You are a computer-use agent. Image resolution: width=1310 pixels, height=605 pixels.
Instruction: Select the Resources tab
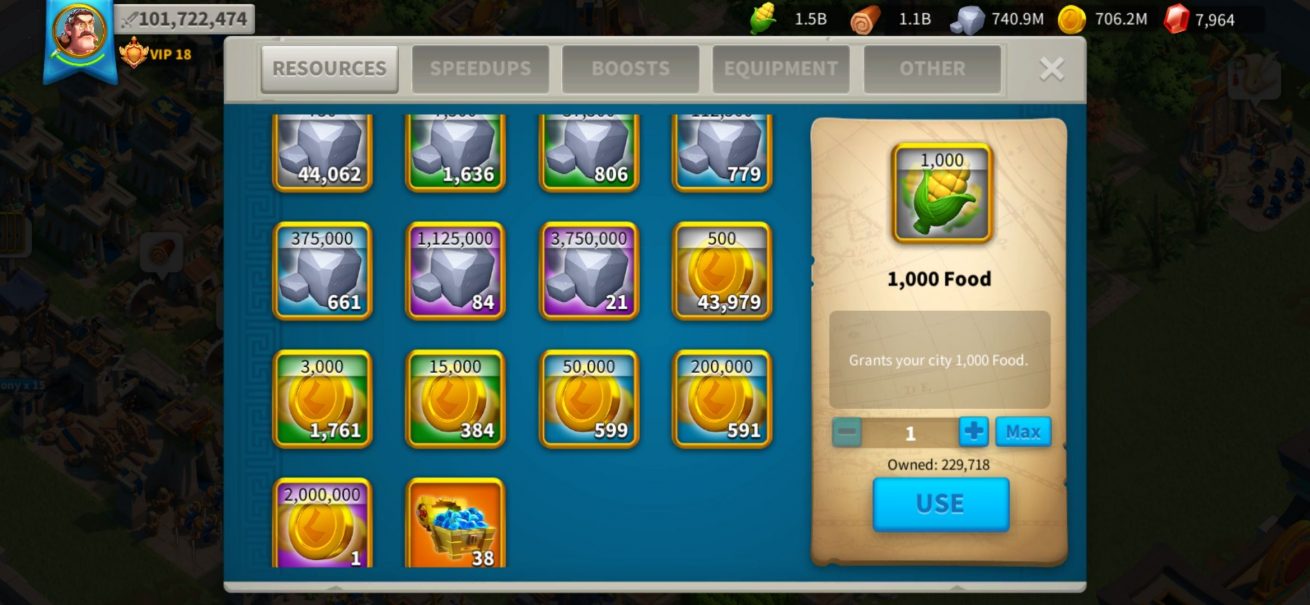click(x=329, y=69)
